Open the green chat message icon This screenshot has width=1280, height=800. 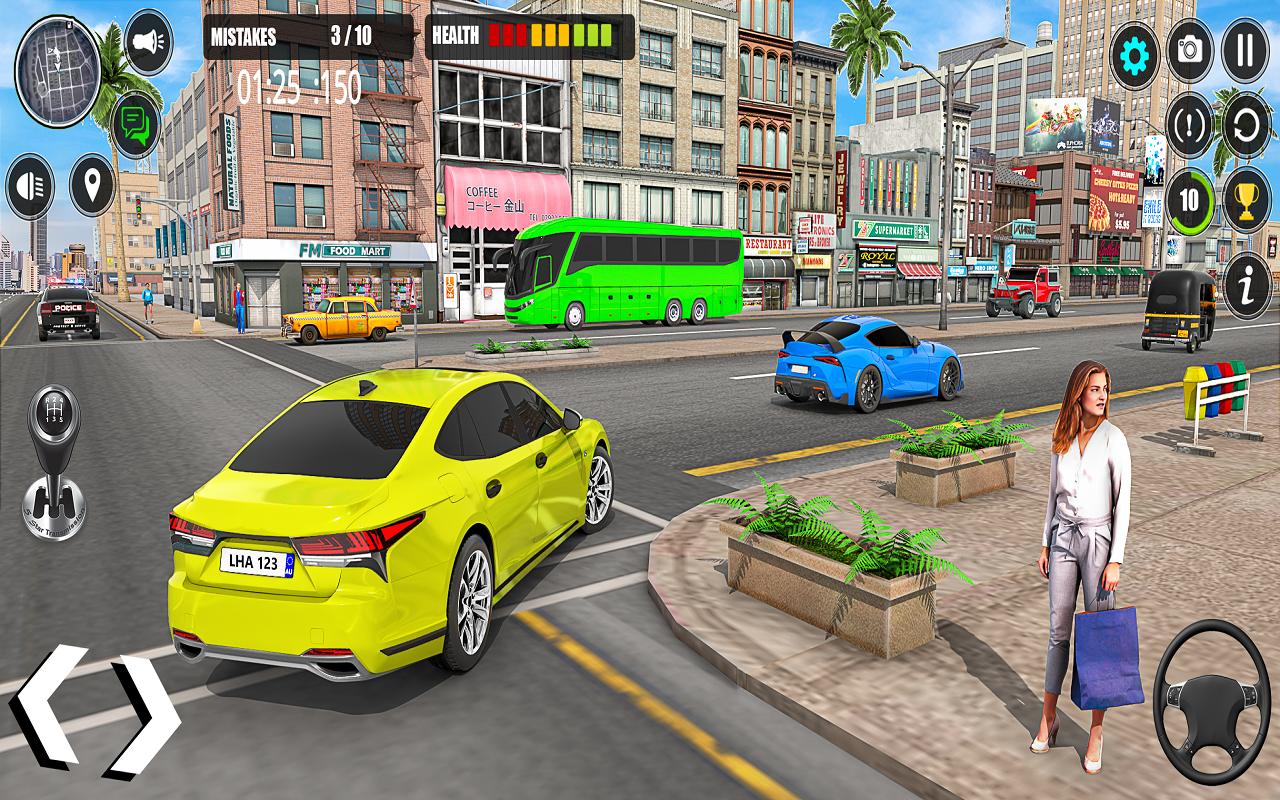pyautogui.click(x=135, y=124)
